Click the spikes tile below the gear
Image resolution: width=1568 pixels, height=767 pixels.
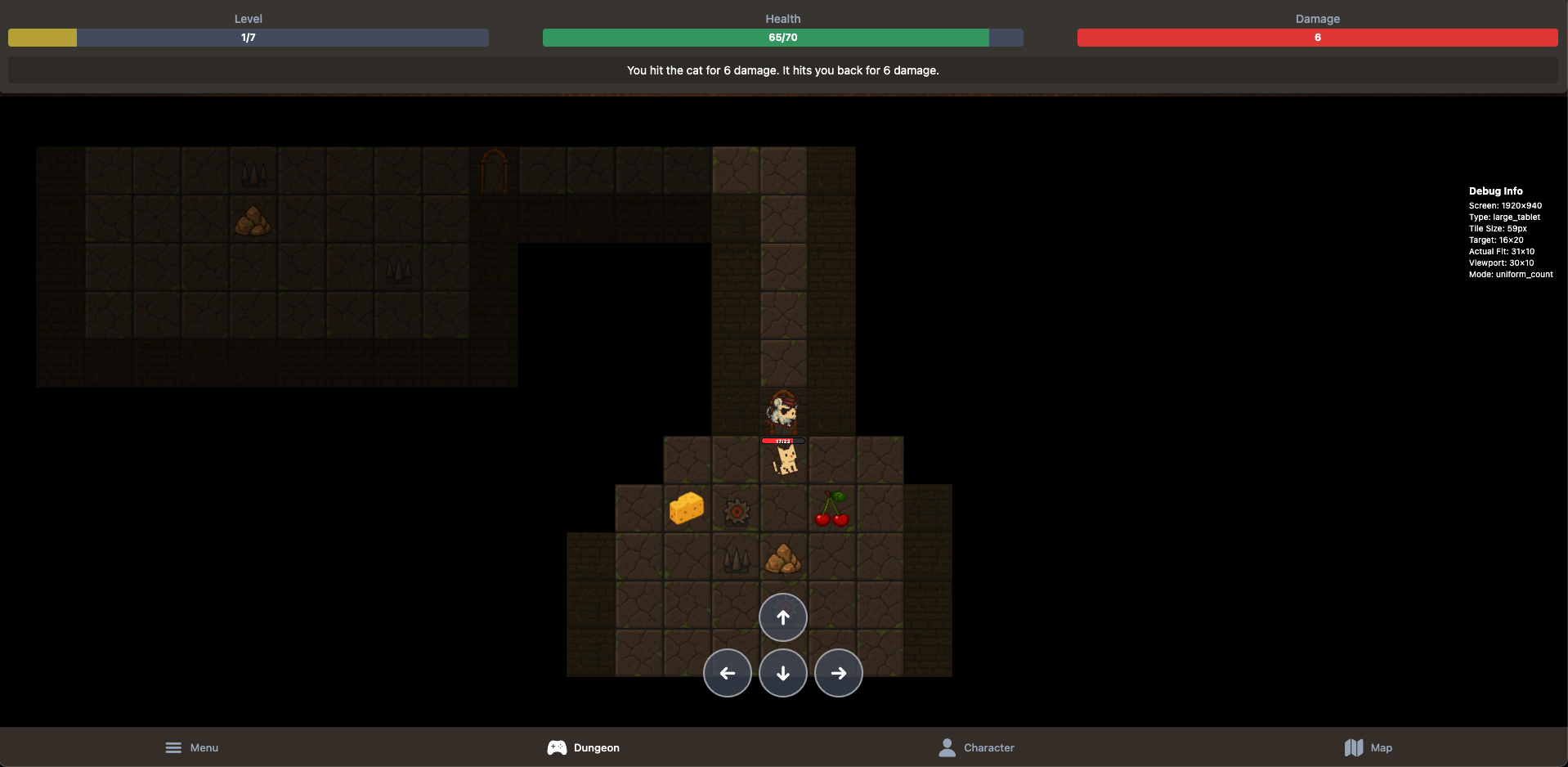[x=735, y=558]
